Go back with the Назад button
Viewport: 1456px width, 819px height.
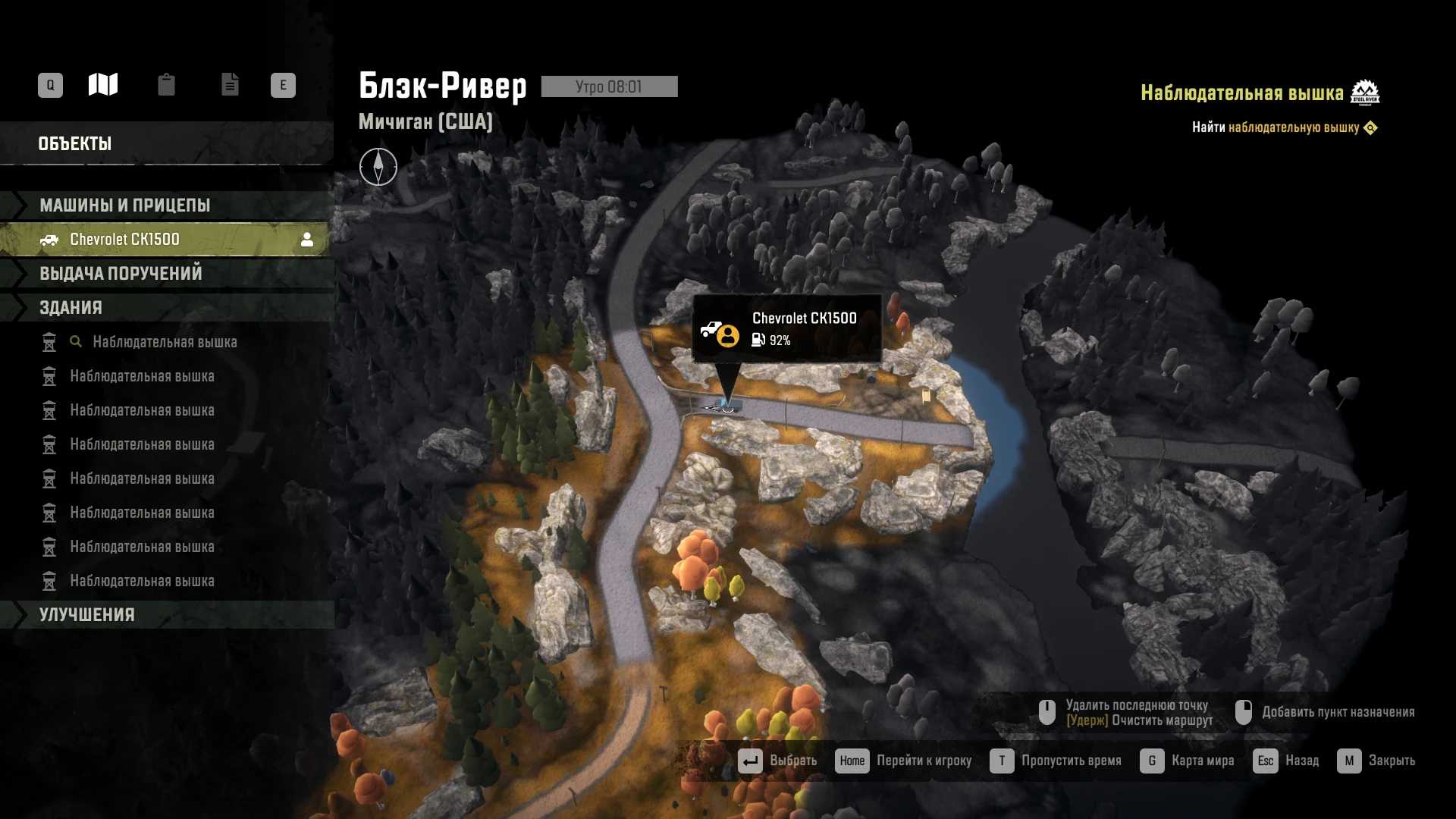tap(1286, 761)
